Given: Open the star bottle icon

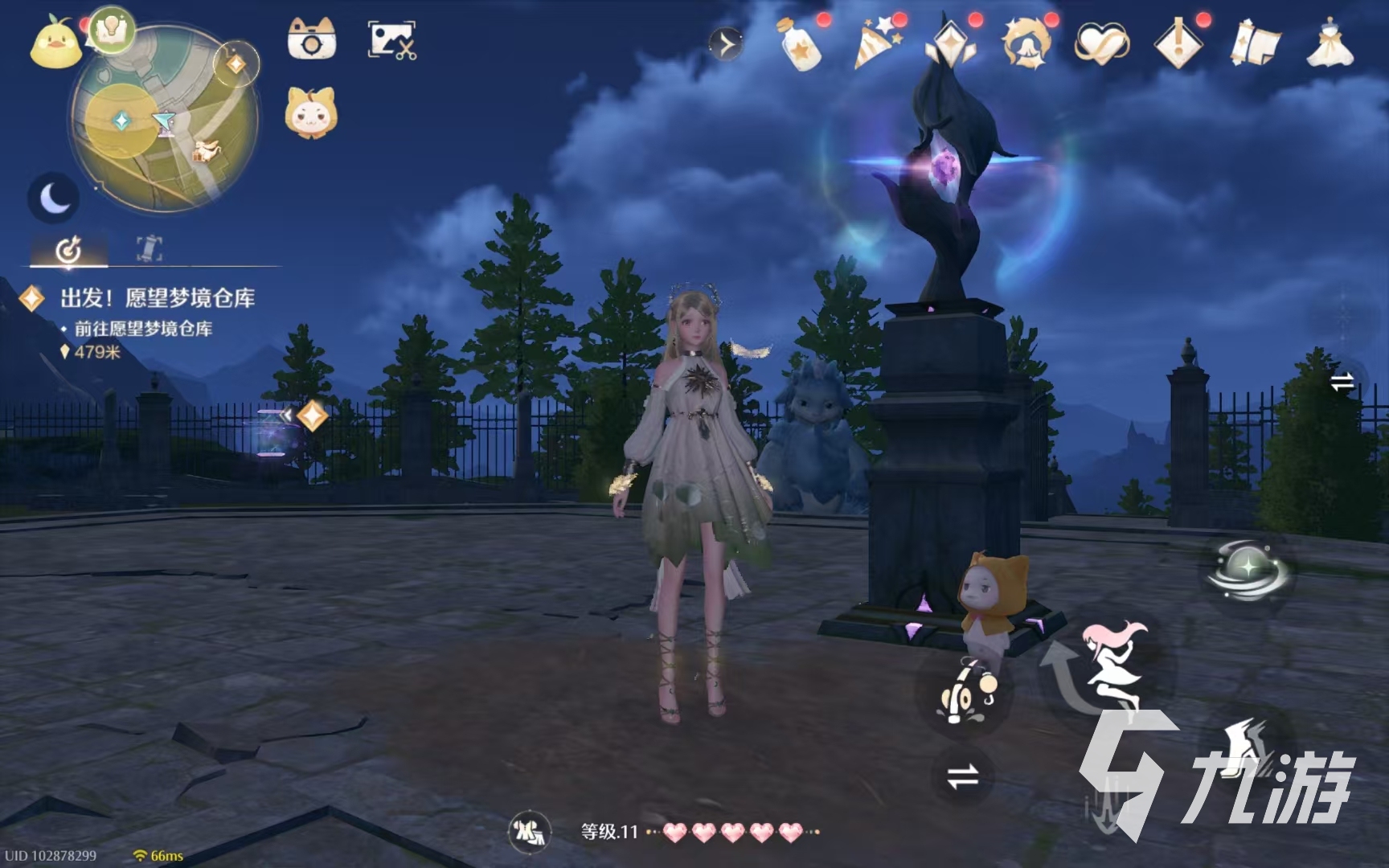Looking at the screenshot, I should pyautogui.click(x=799, y=44).
